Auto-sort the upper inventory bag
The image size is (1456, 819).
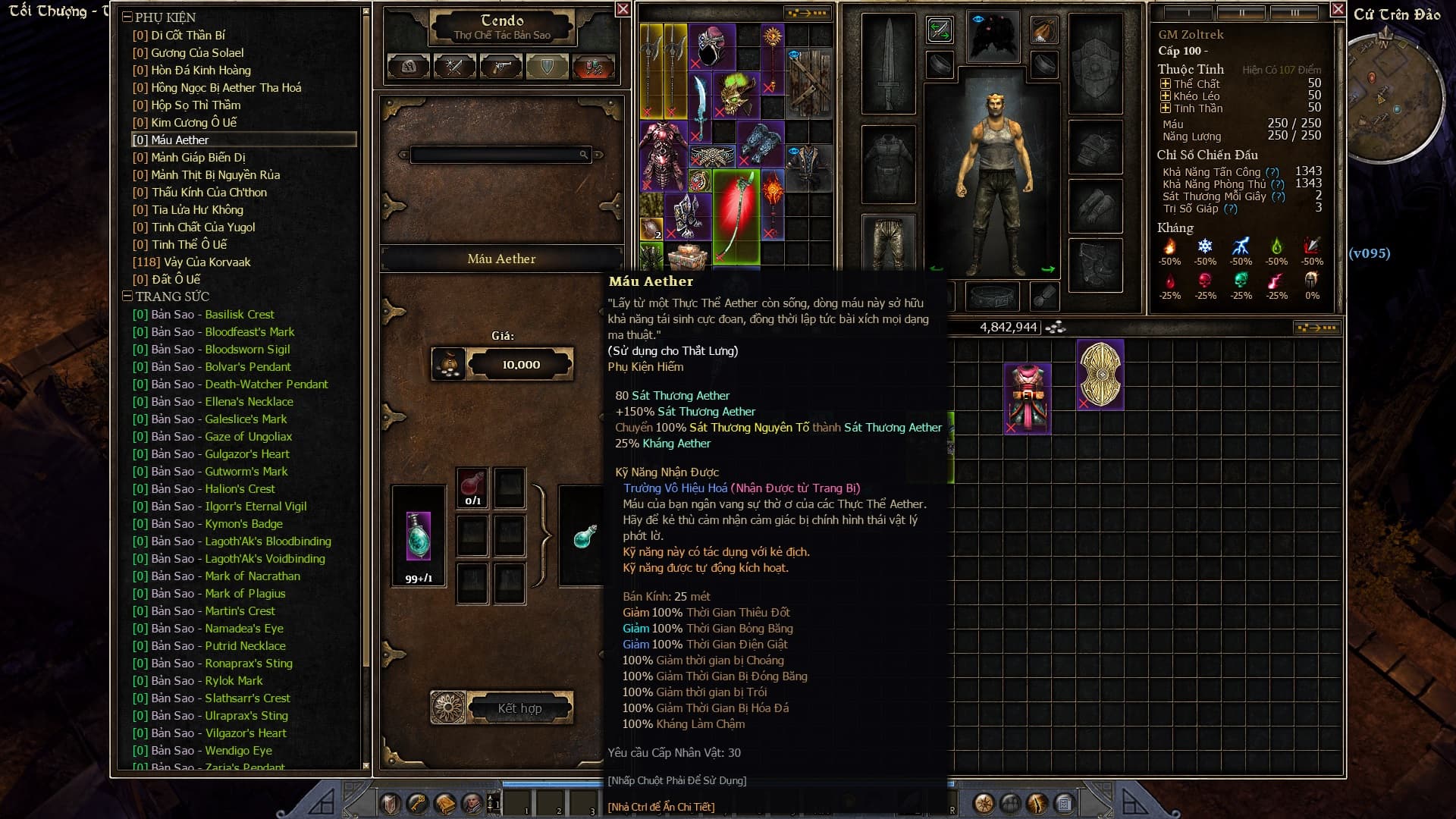click(x=808, y=13)
